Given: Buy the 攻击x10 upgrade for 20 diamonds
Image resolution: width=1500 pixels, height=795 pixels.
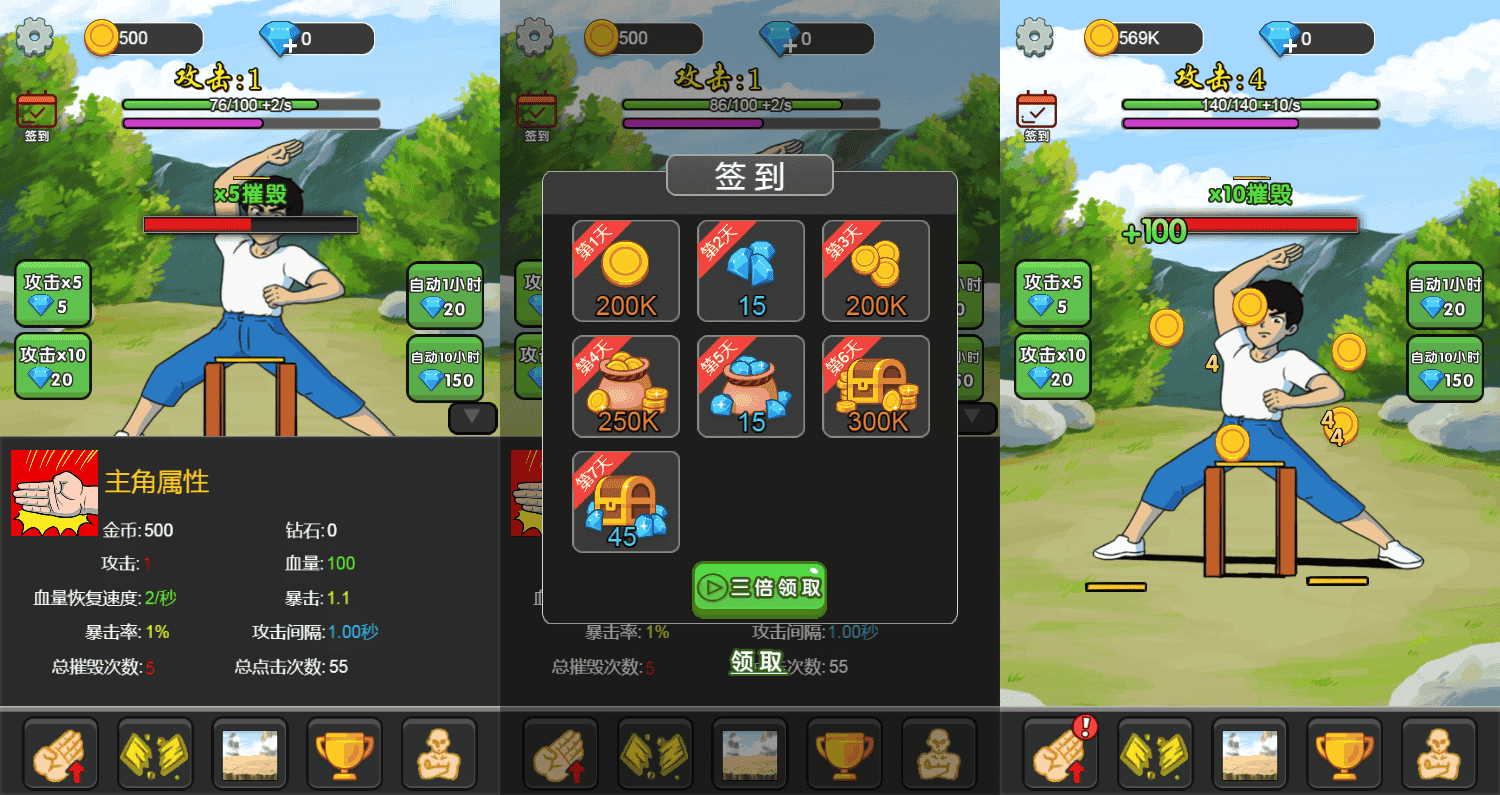Looking at the screenshot, I should (52, 366).
